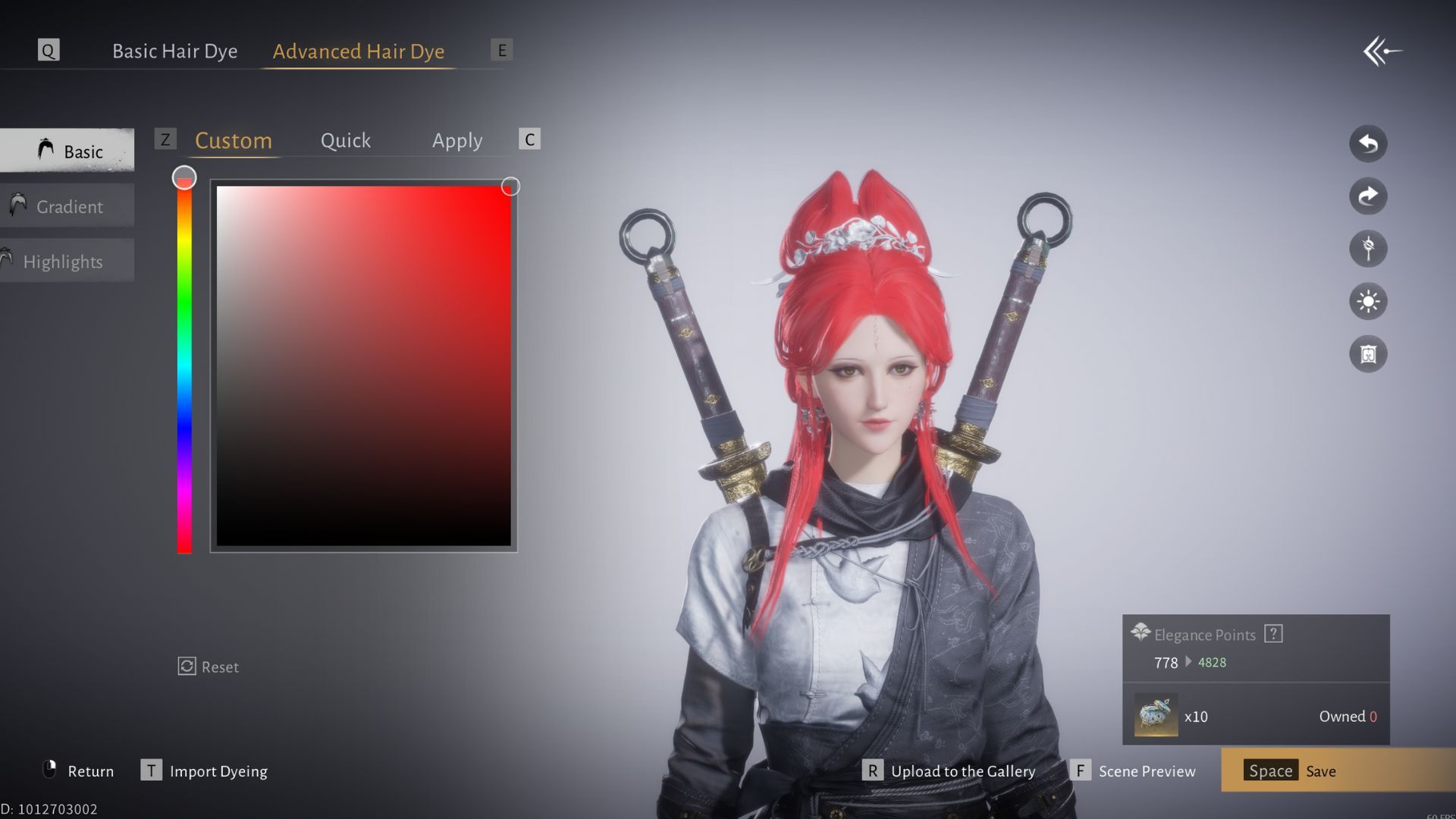The height and width of the screenshot is (819, 1456).
Task: Choose the Basic dye category
Action: [x=68, y=151]
